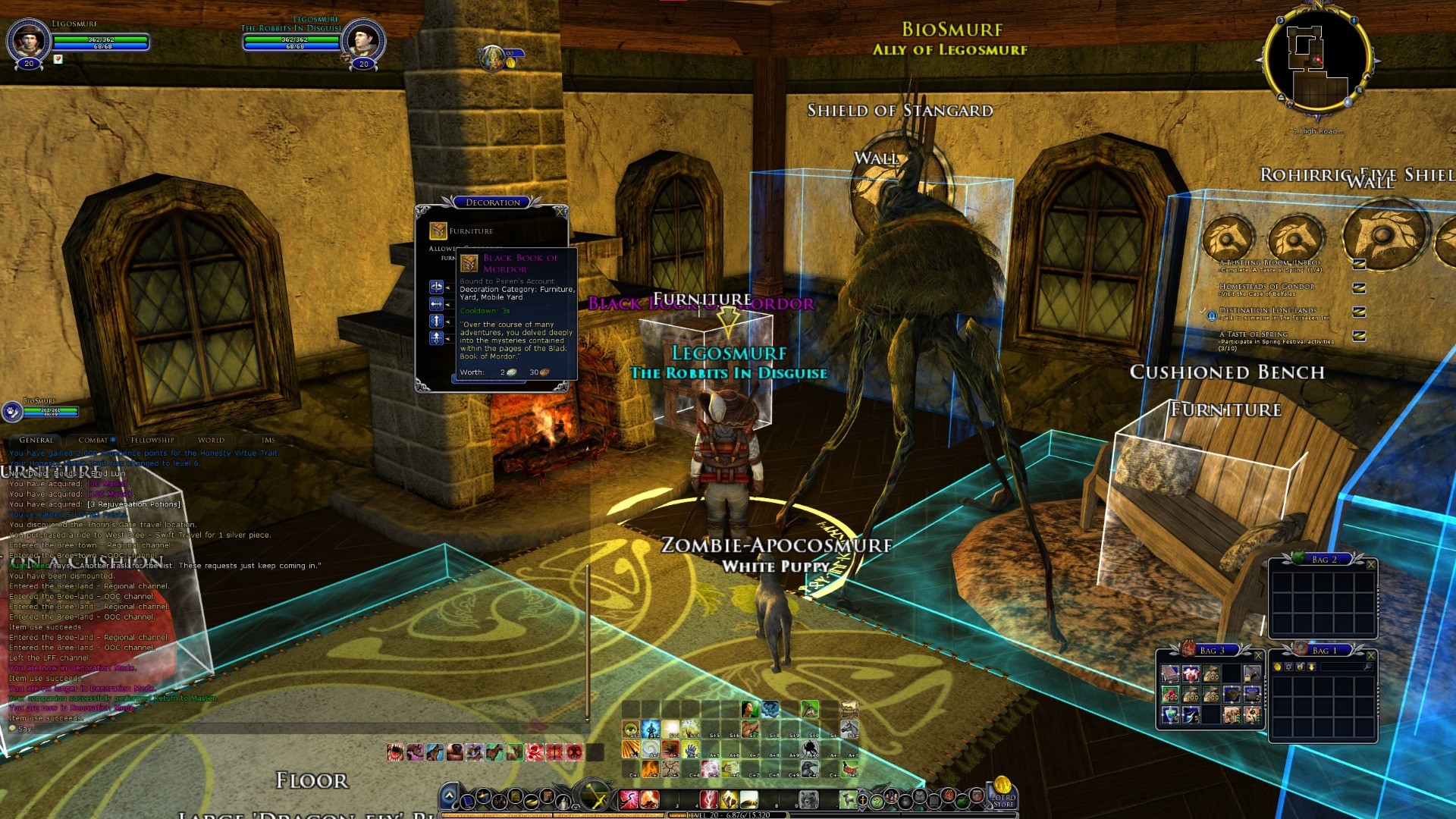Image resolution: width=1456 pixels, height=819 pixels.
Task: Close the Bag 2 window
Action: pos(1370,564)
